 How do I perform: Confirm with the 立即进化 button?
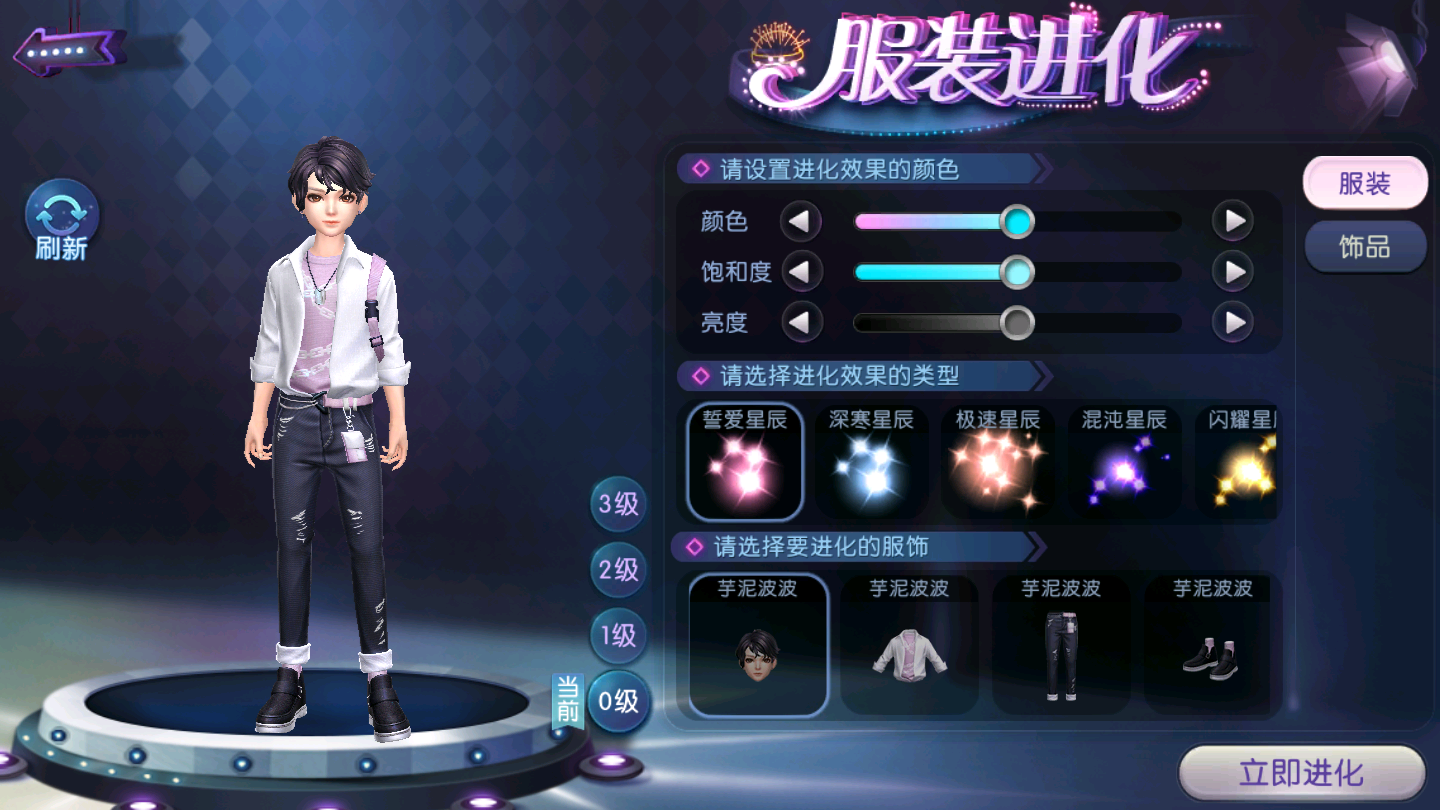[1301, 773]
